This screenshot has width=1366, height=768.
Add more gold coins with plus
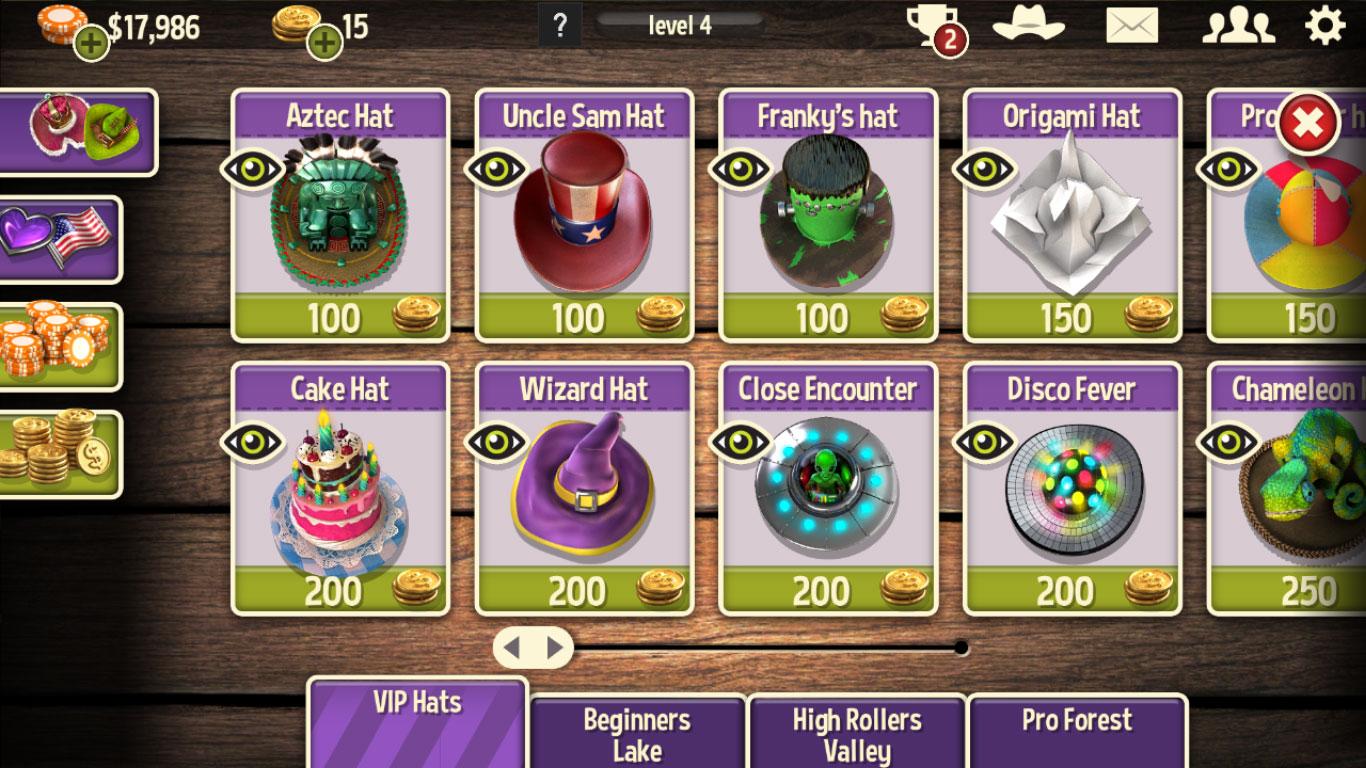click(x=325, y=42)
